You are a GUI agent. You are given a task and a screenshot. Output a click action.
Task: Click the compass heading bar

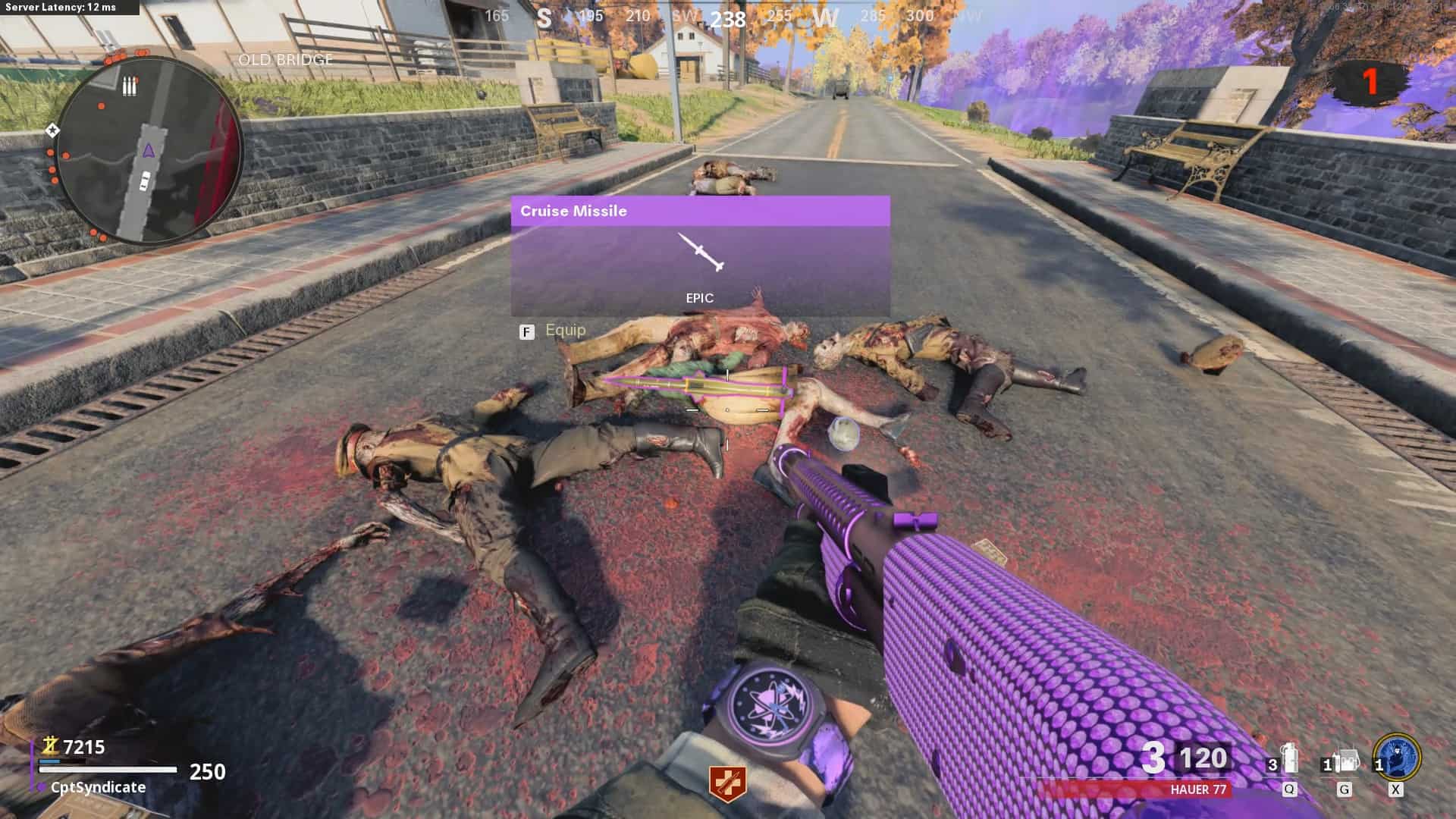[728, 17]
